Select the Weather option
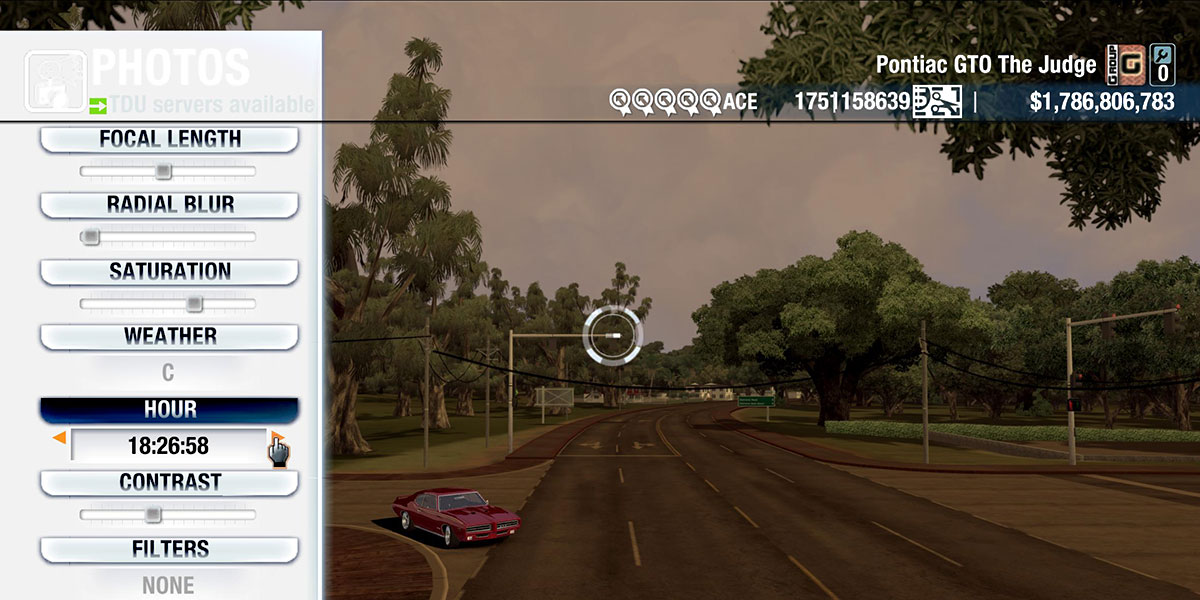The width and height of the screenshot is (1200, 600). 169,336
